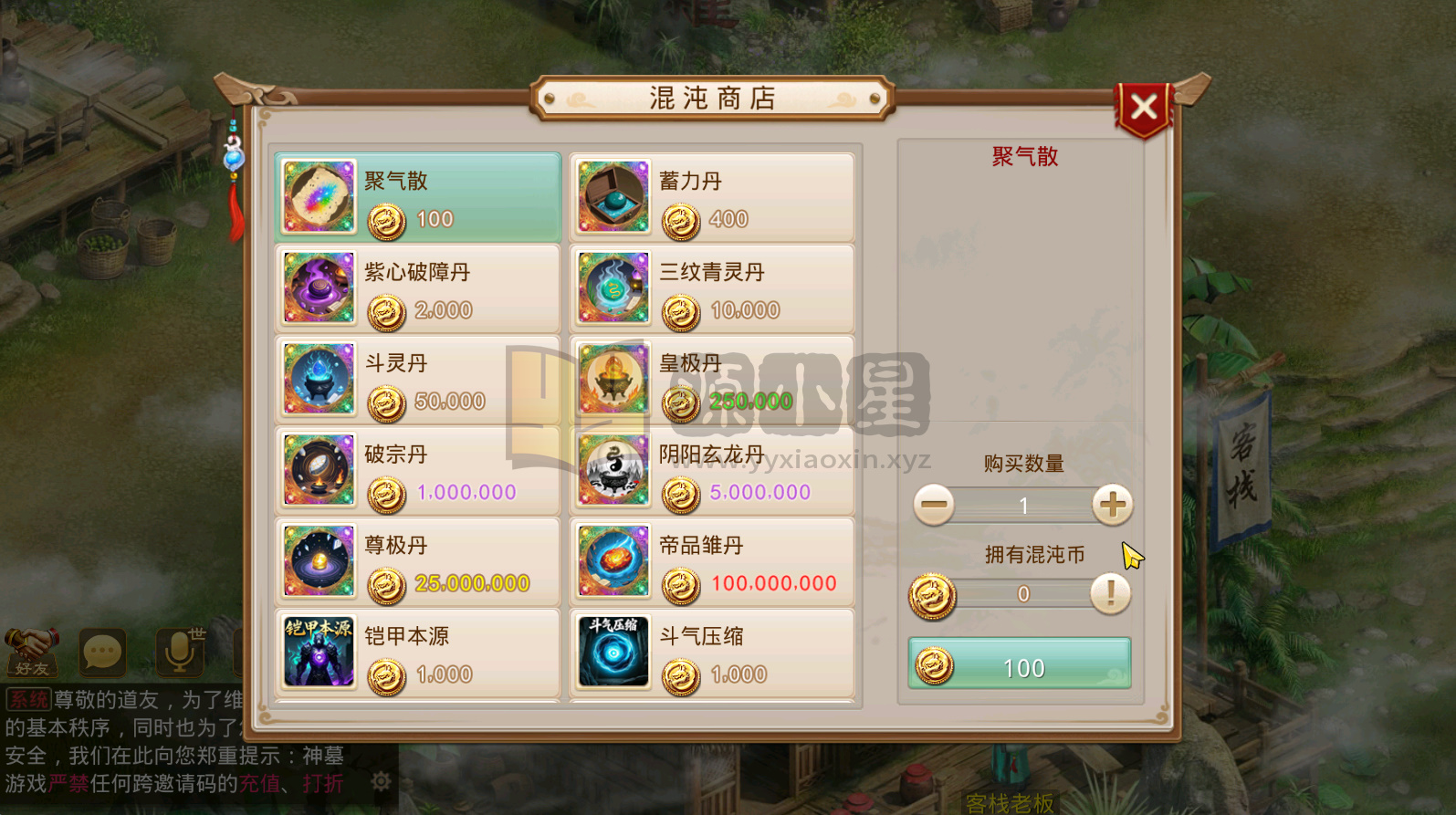The image size is (1456, 815).
Task: Select the 三纹青灵丹 item icon
Action: pyautogui.click(x=613, y=287)
